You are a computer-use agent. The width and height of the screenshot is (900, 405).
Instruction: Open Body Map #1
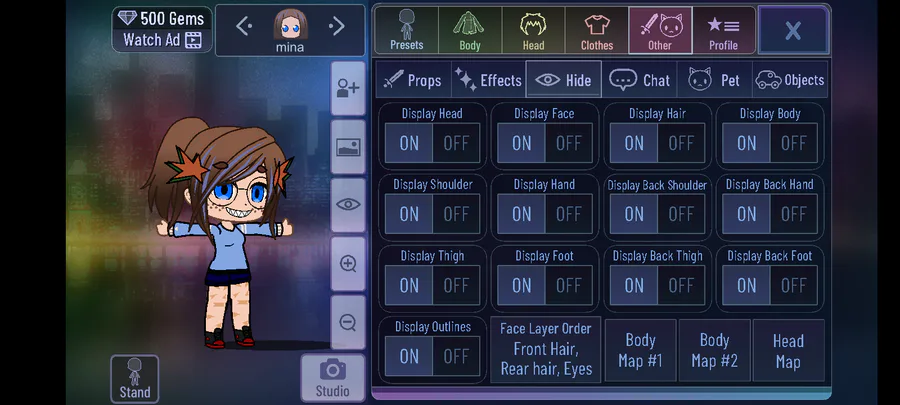(640, 350)
